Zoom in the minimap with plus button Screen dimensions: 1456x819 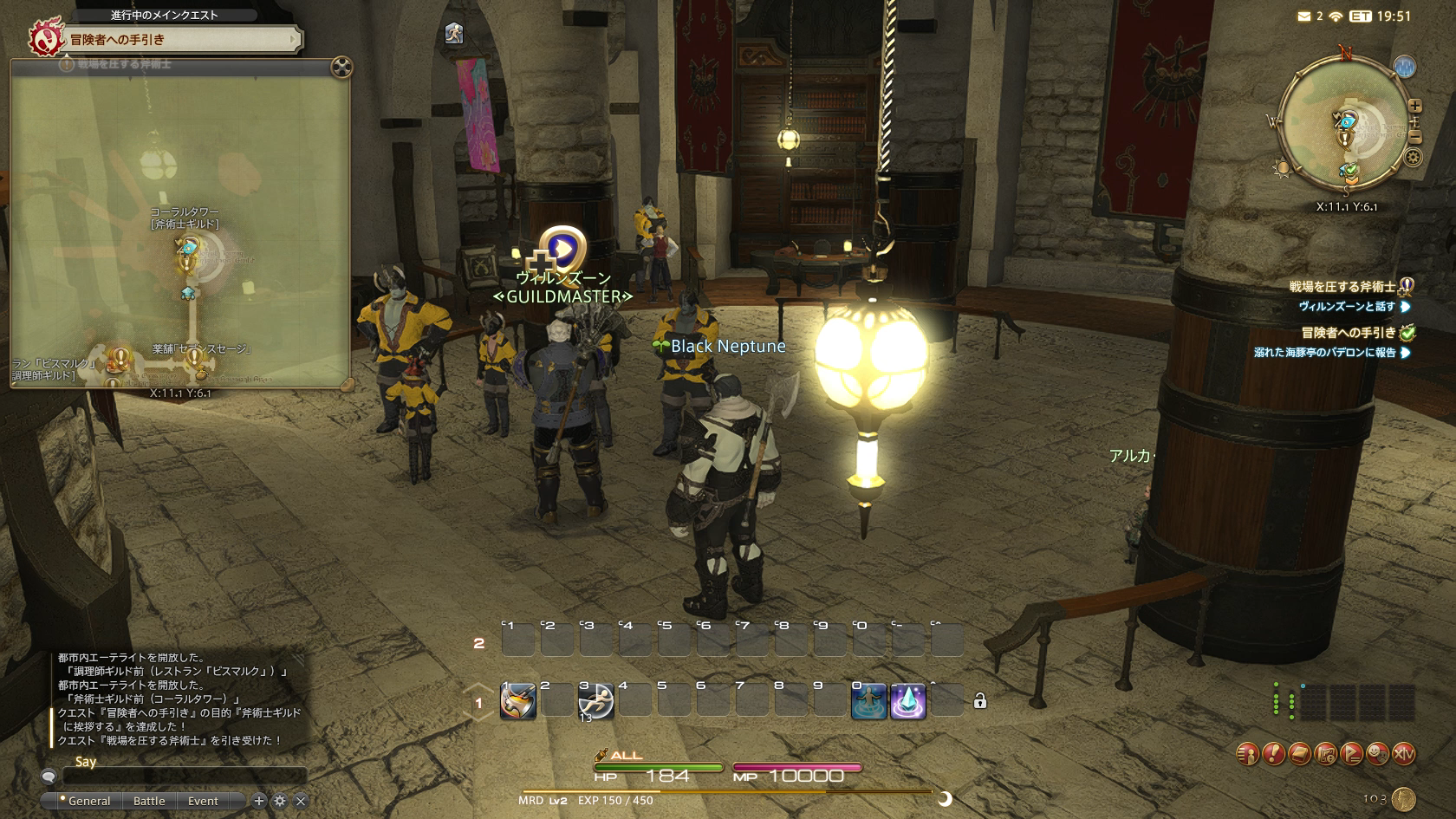click(1415, 106)
